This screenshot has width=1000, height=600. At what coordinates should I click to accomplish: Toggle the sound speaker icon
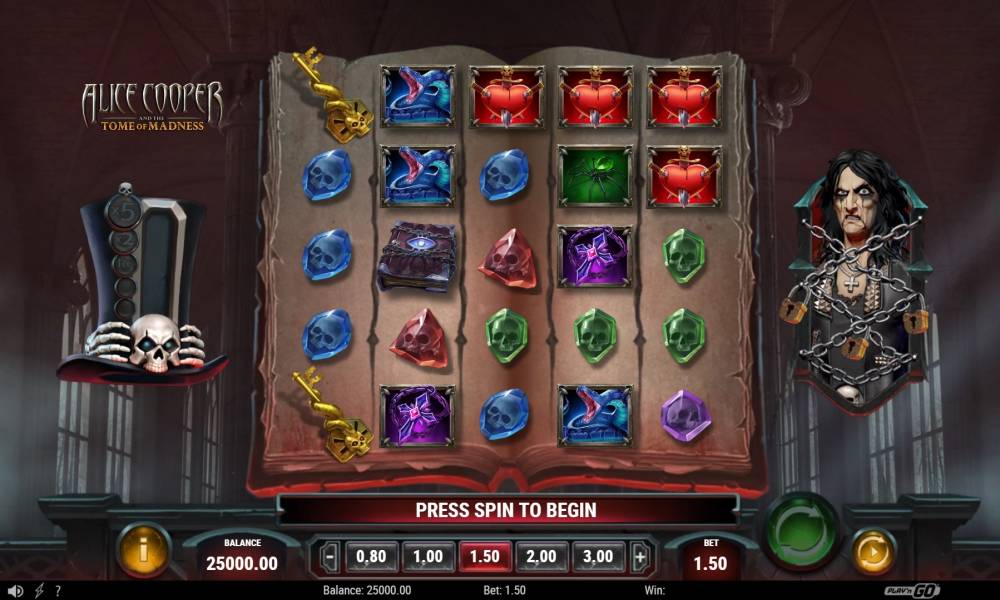point(15,591)
